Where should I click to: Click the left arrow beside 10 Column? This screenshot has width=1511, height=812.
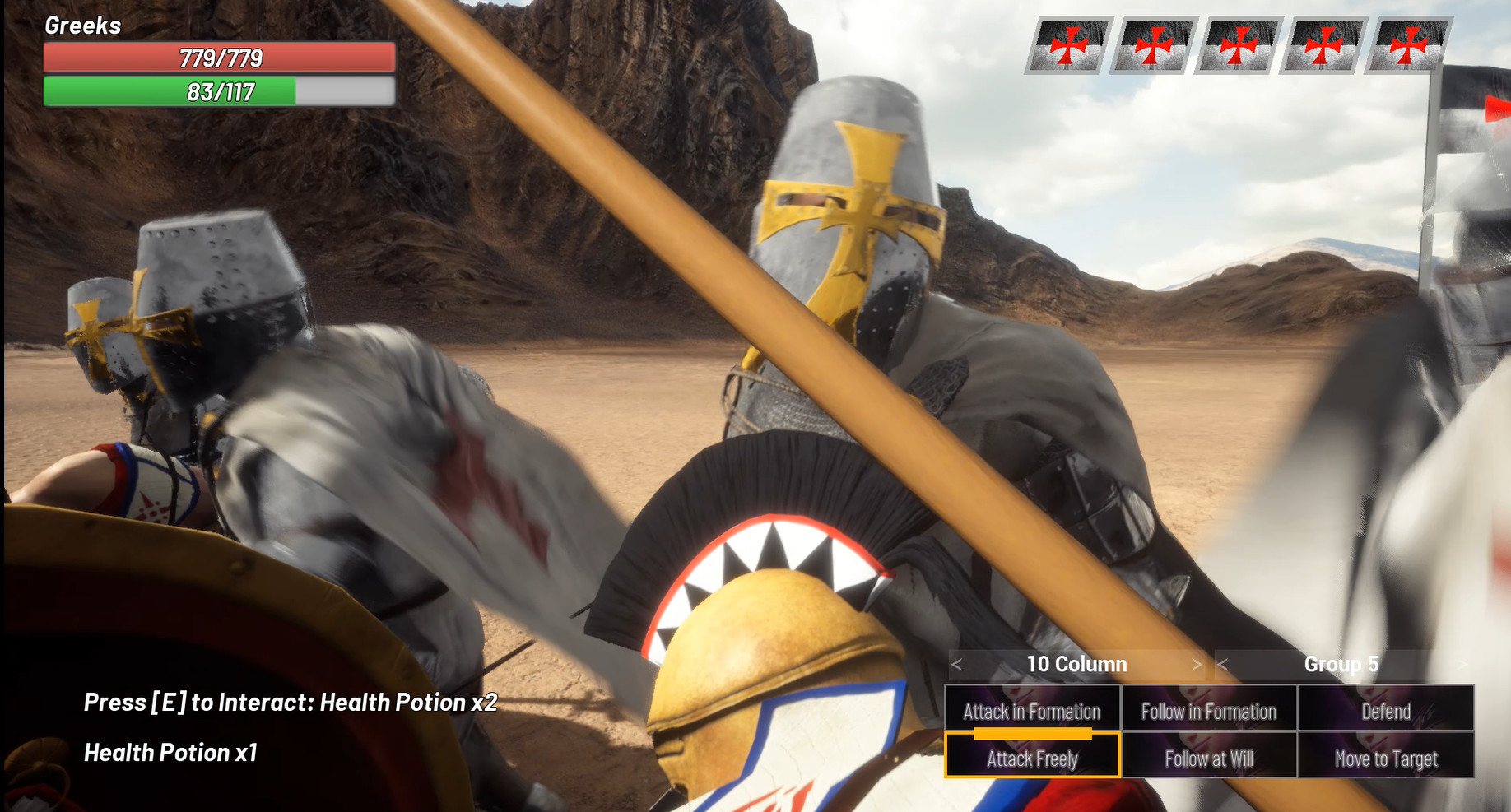(x=958, y=665)
